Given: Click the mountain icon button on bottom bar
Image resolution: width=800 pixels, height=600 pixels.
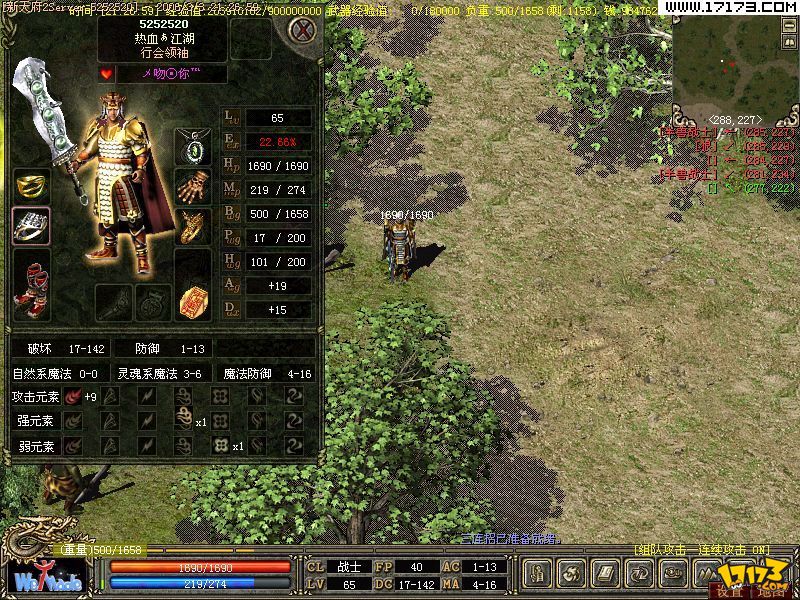Looking at the screenshot, I should (x=707, y=574).
